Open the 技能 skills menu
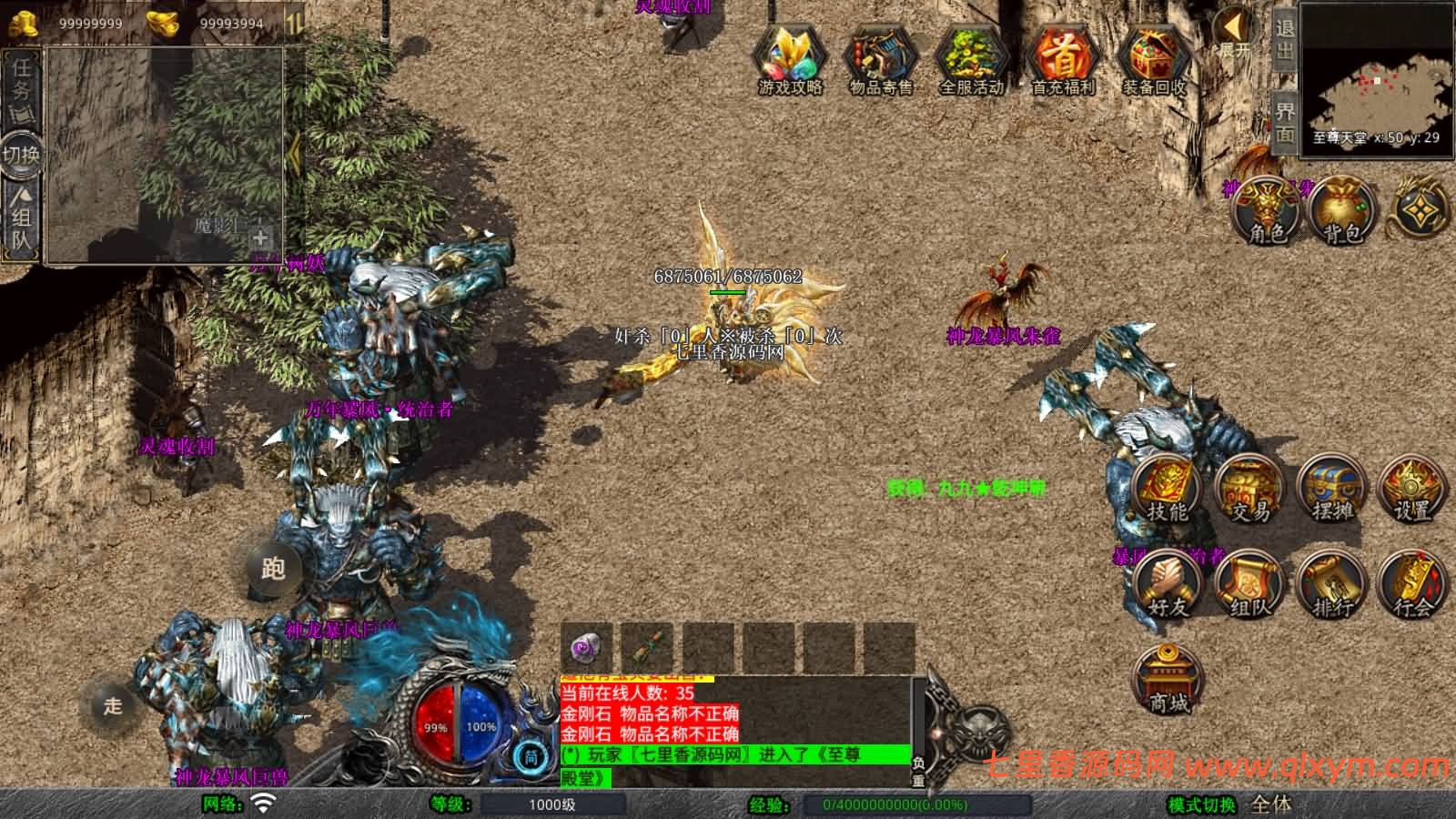Image resolution: width=1456 pixels, height=819 pixels. (1167, 490)
